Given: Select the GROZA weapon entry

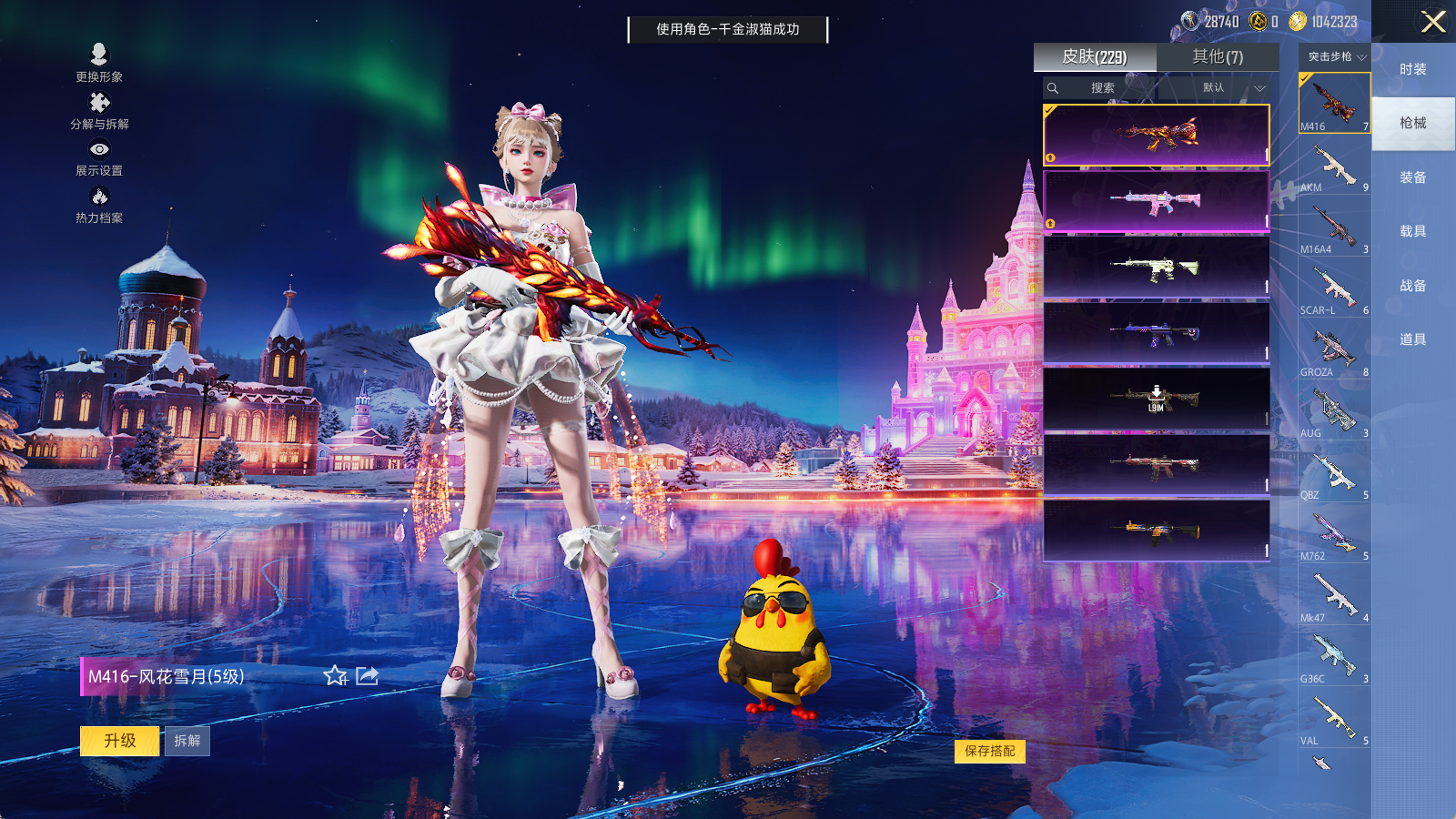Looking at the screenshot, I should click(1334, 352).
